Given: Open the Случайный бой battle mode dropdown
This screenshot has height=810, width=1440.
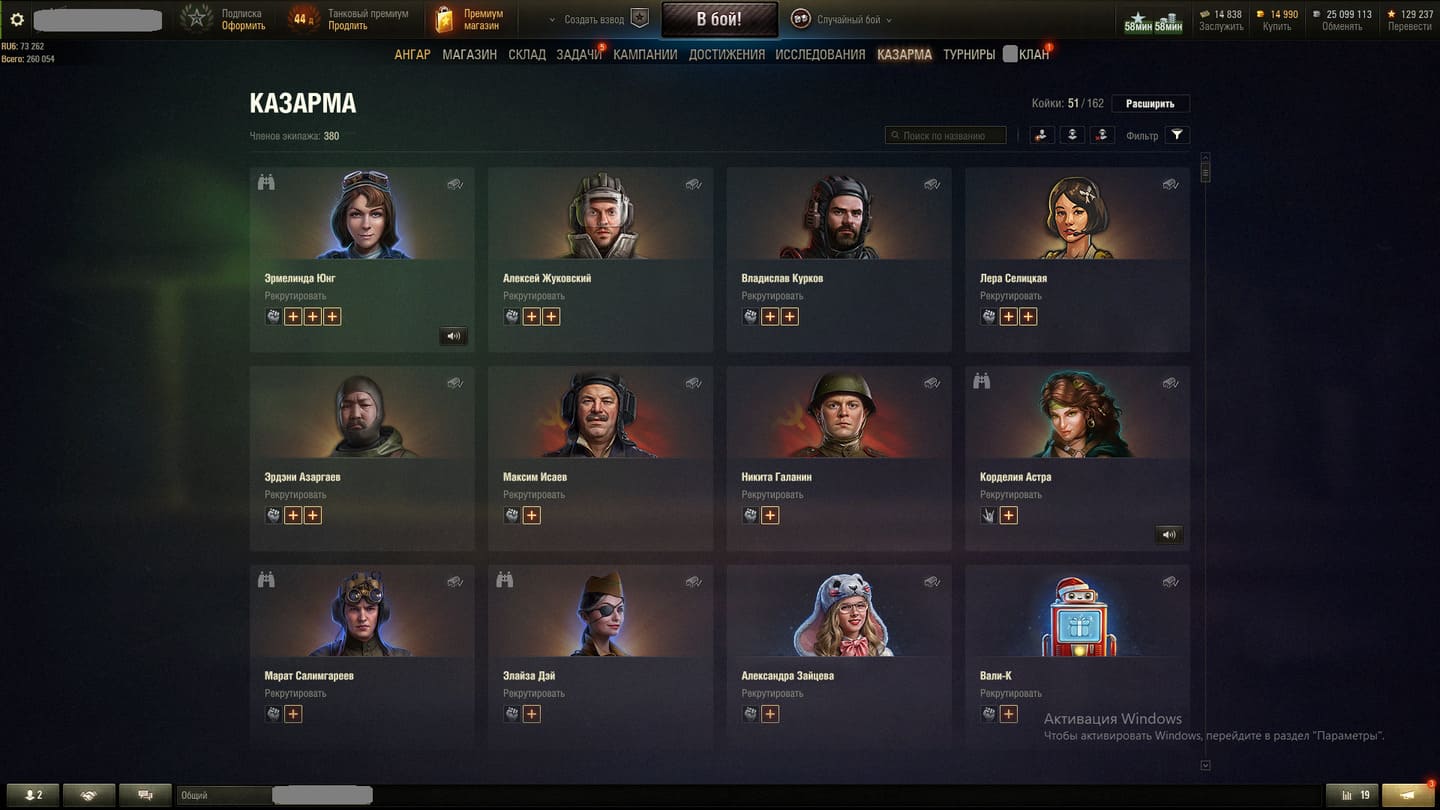Looking at the screenshot, I should (841, 19).
